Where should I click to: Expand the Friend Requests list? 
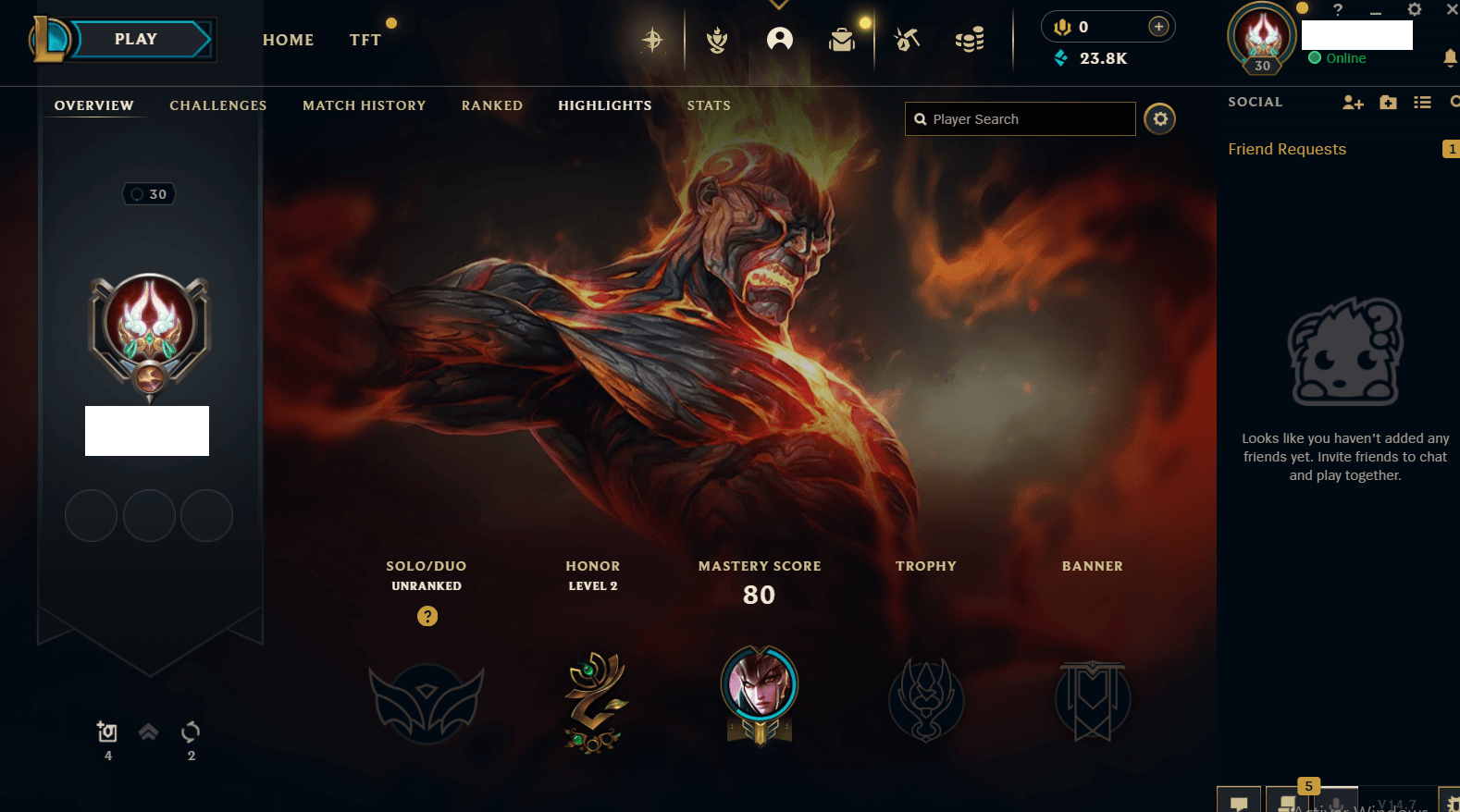tap(1287, 149)
